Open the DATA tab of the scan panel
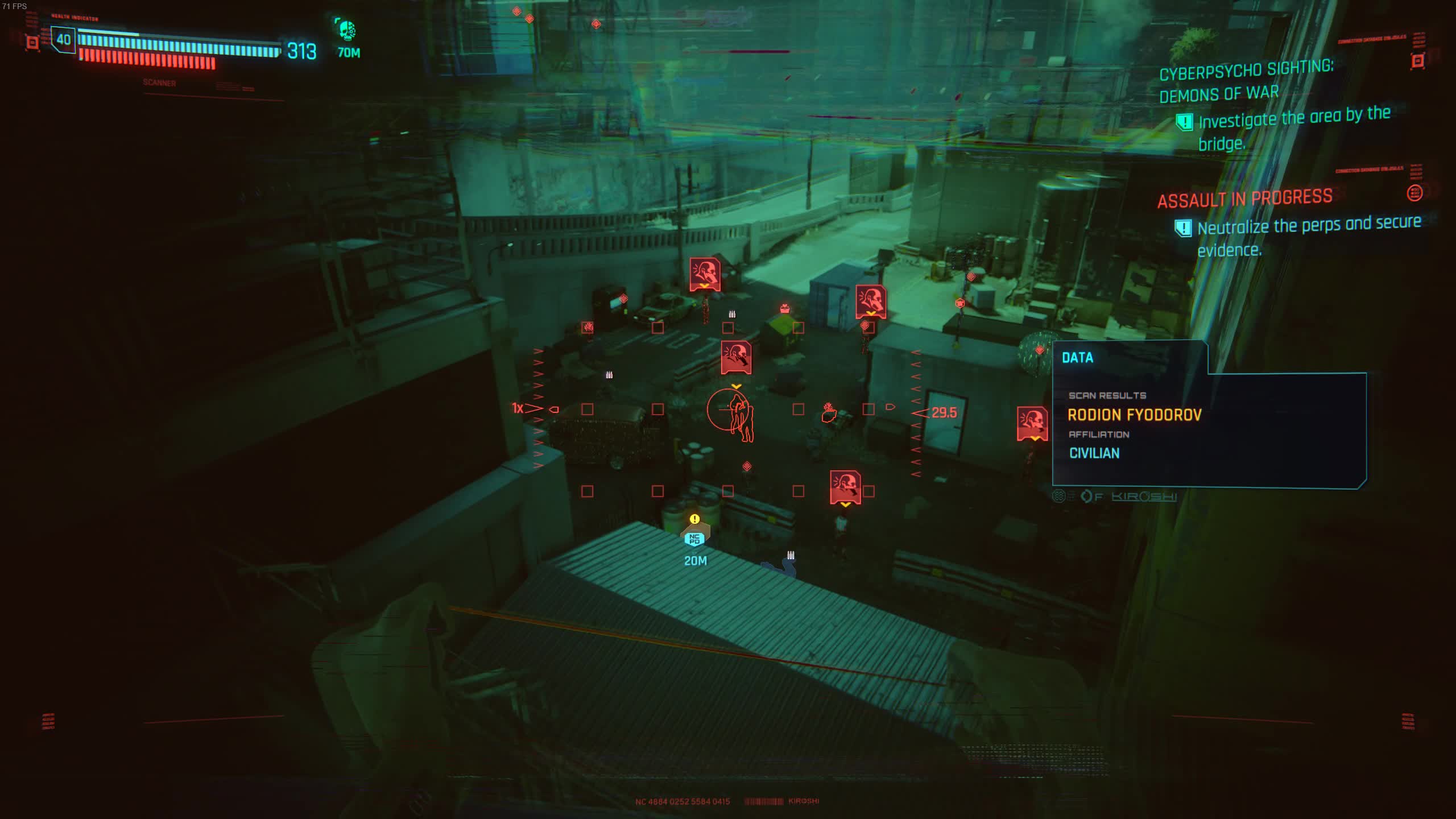 (x=1077, y=358)
